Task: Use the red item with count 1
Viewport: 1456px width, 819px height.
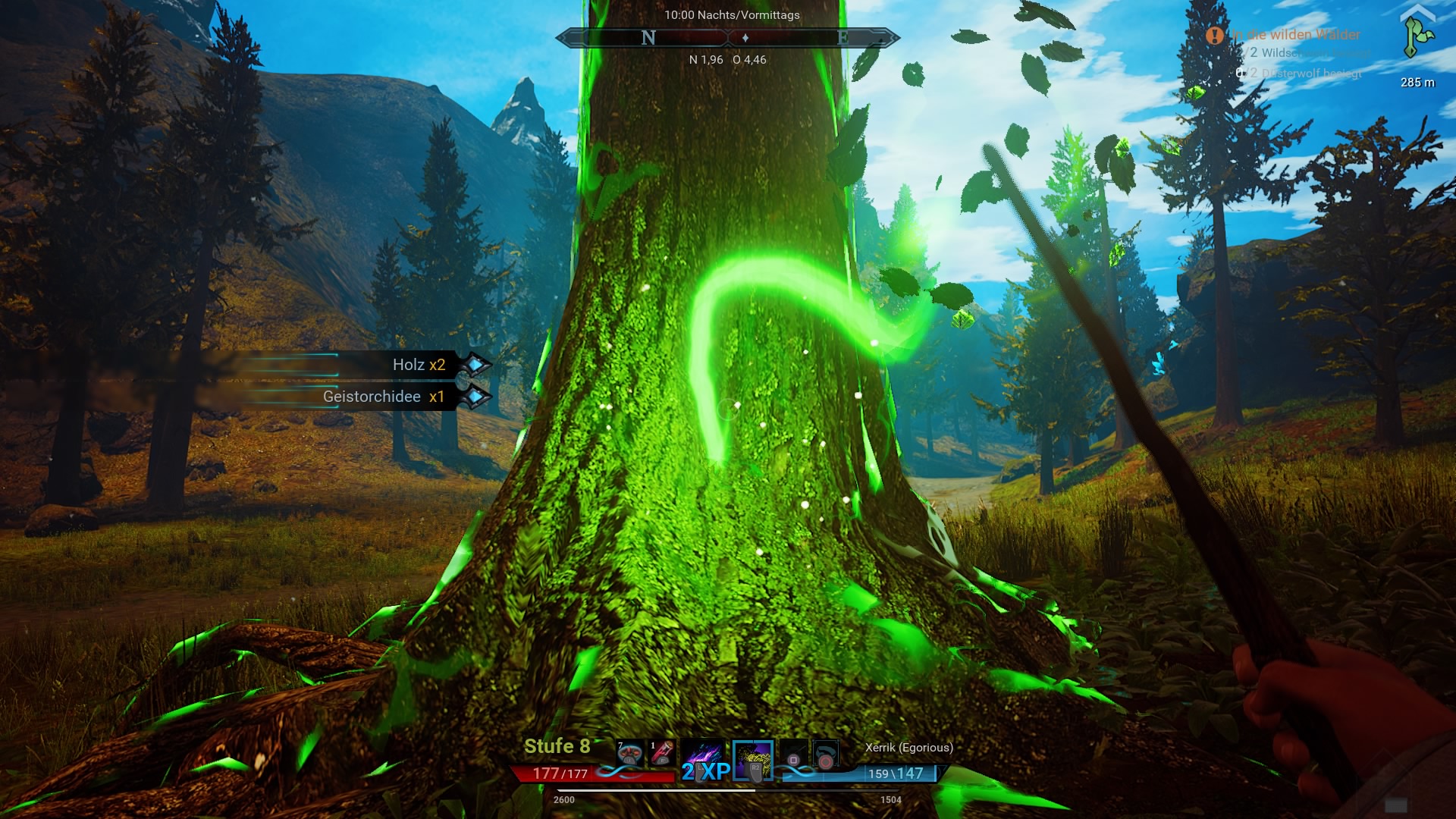Action: click(661, 753)
